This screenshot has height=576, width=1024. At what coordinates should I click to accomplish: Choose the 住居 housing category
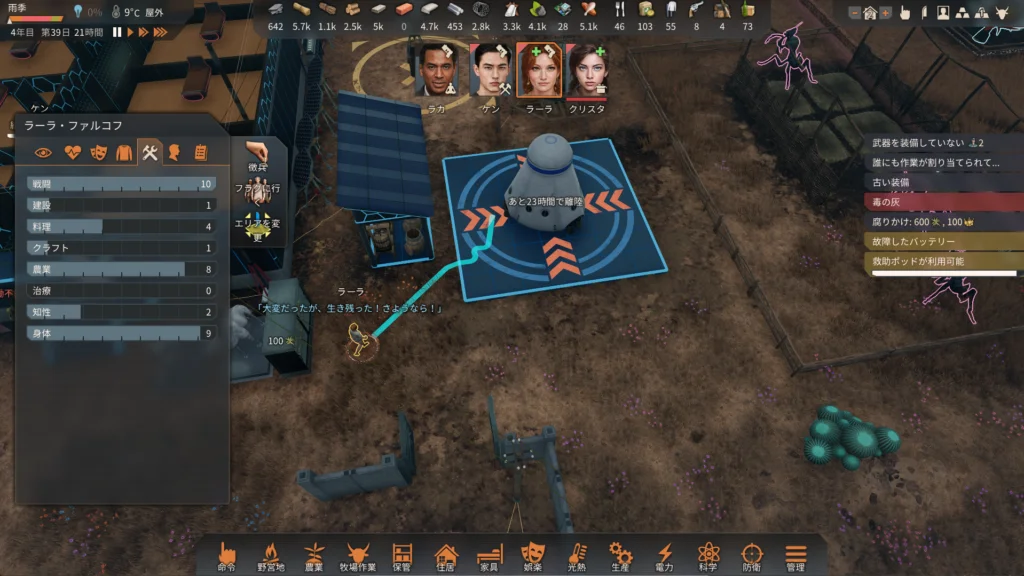pos(445,555)
